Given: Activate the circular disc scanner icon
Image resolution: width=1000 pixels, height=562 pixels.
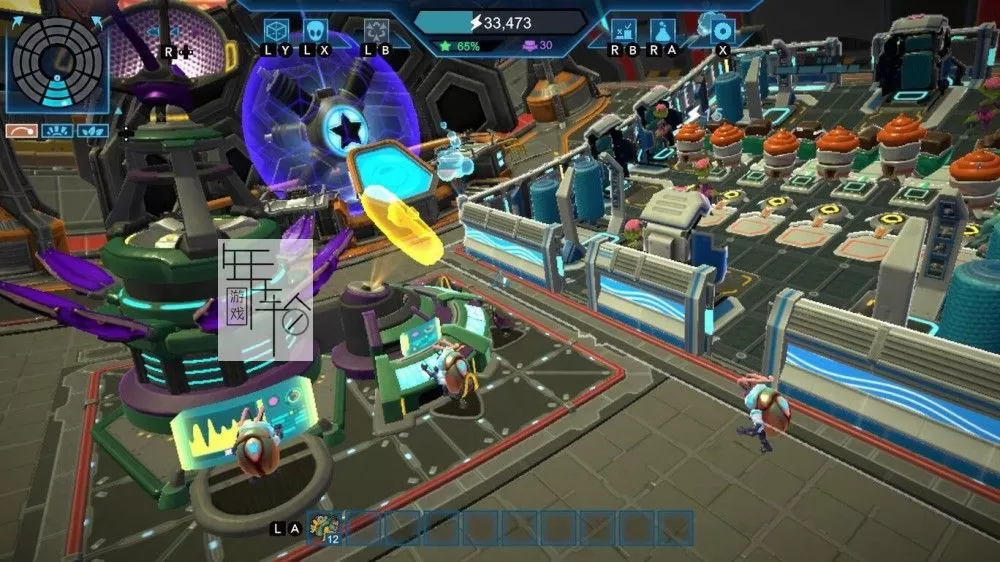Looking at the screenshot, I should click(722, 31).
